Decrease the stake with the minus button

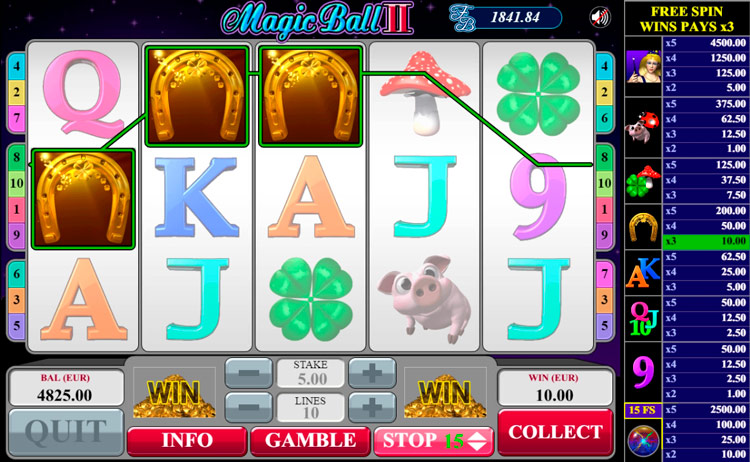coord(246,373)
